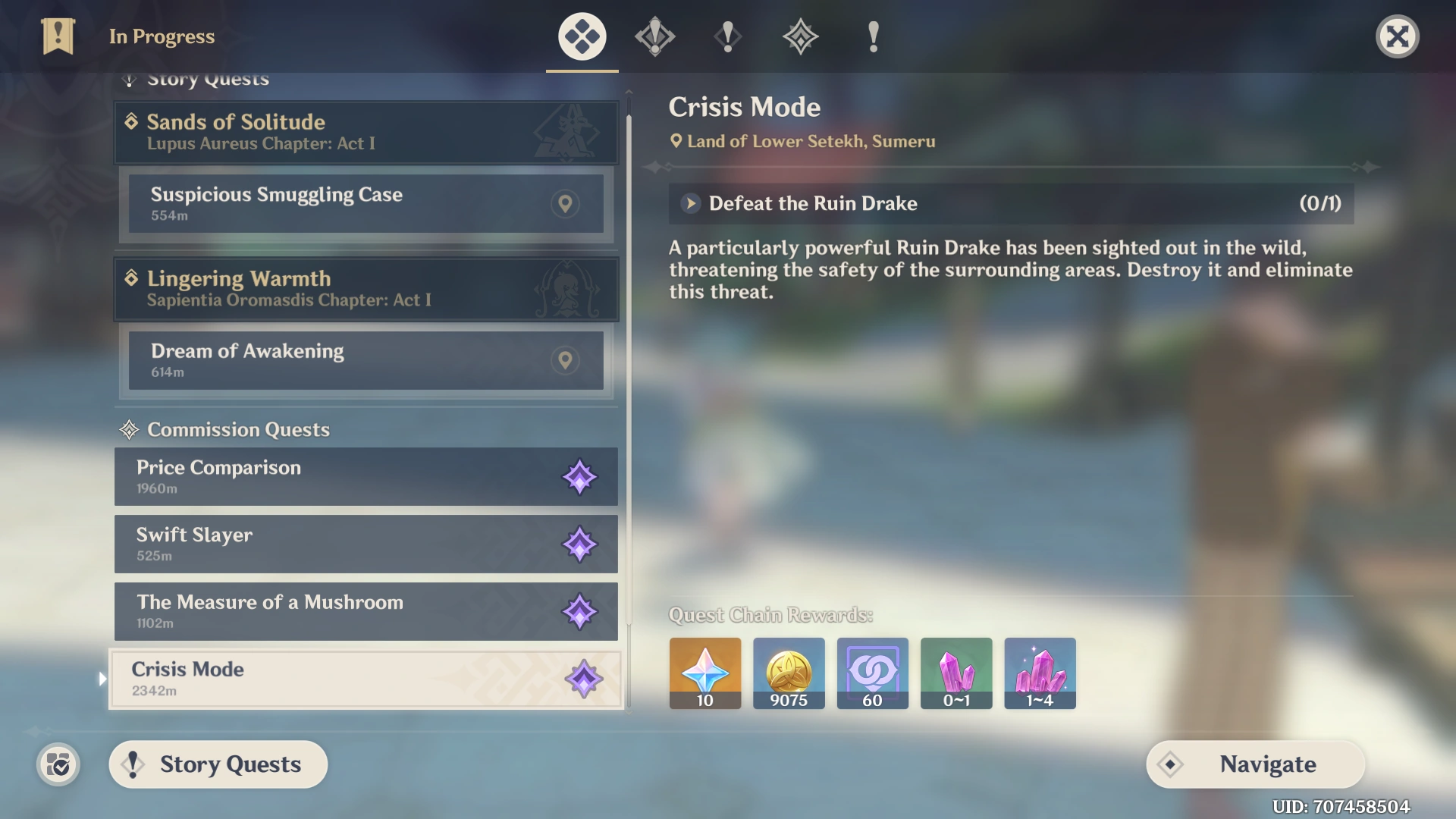Open the Archon Quests category icon

tap(654, 36)
